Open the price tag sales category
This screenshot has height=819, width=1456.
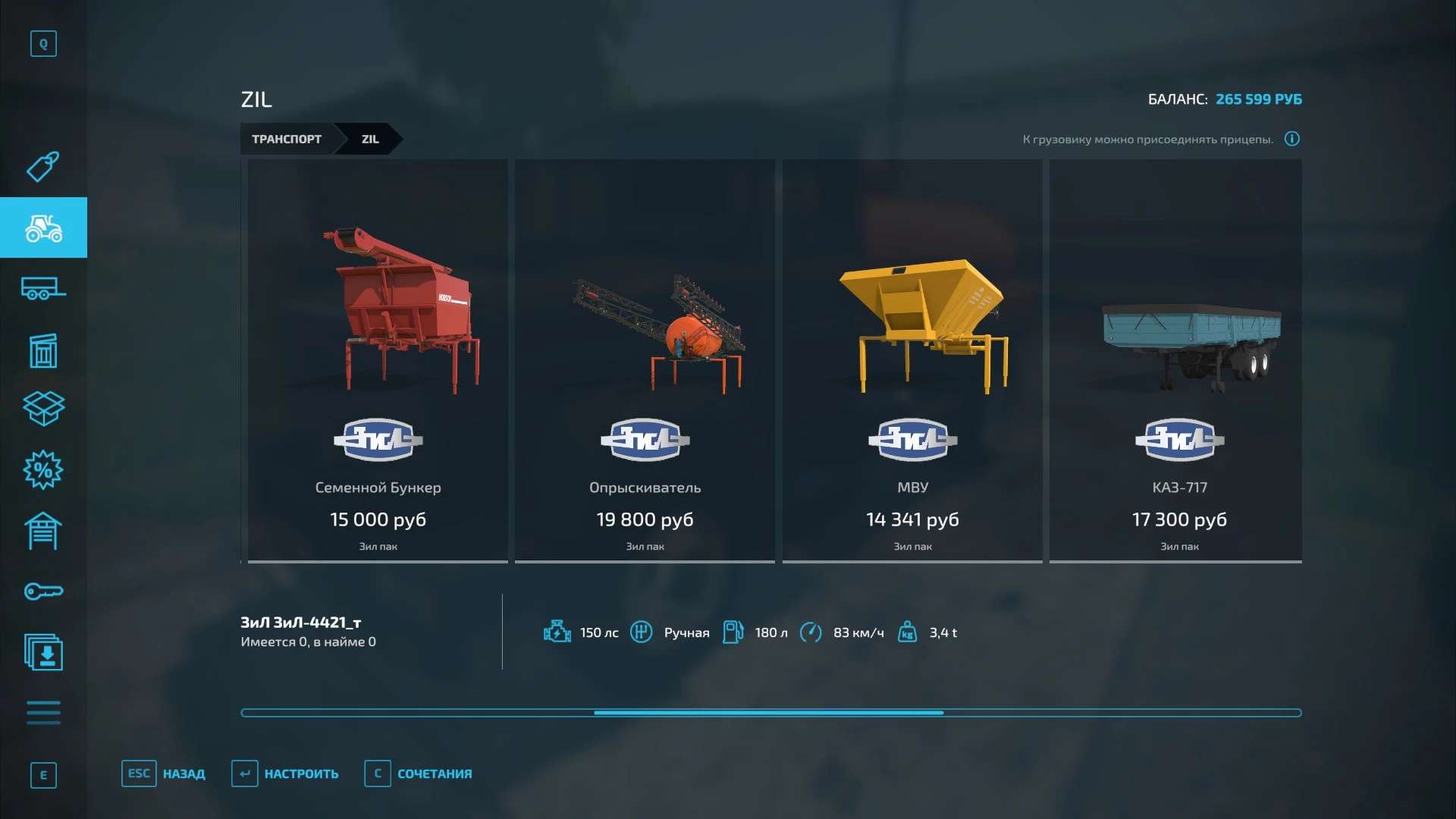pyautogui.click(x=43, y=167)
